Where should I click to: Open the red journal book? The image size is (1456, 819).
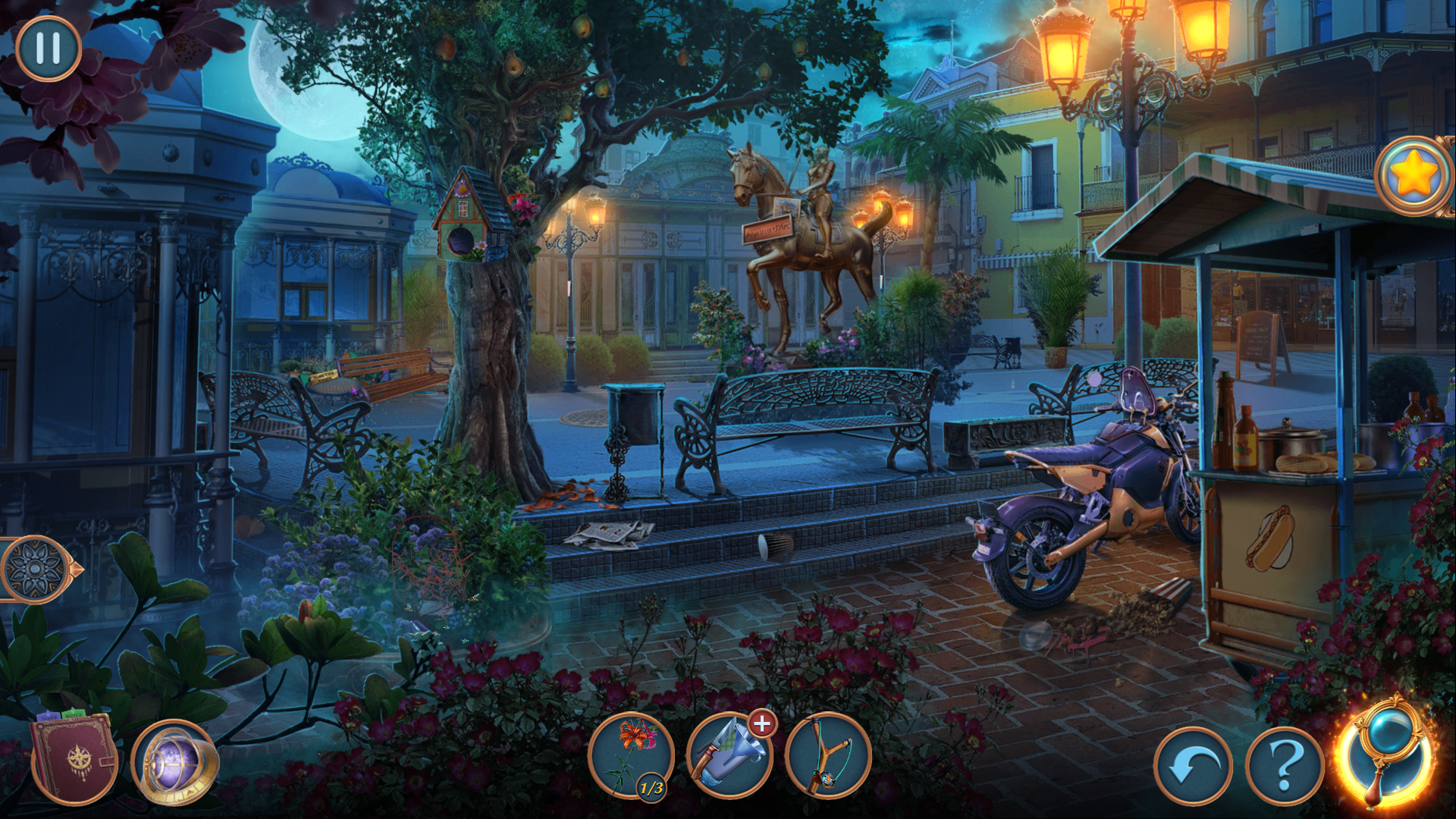coord(74,760)
